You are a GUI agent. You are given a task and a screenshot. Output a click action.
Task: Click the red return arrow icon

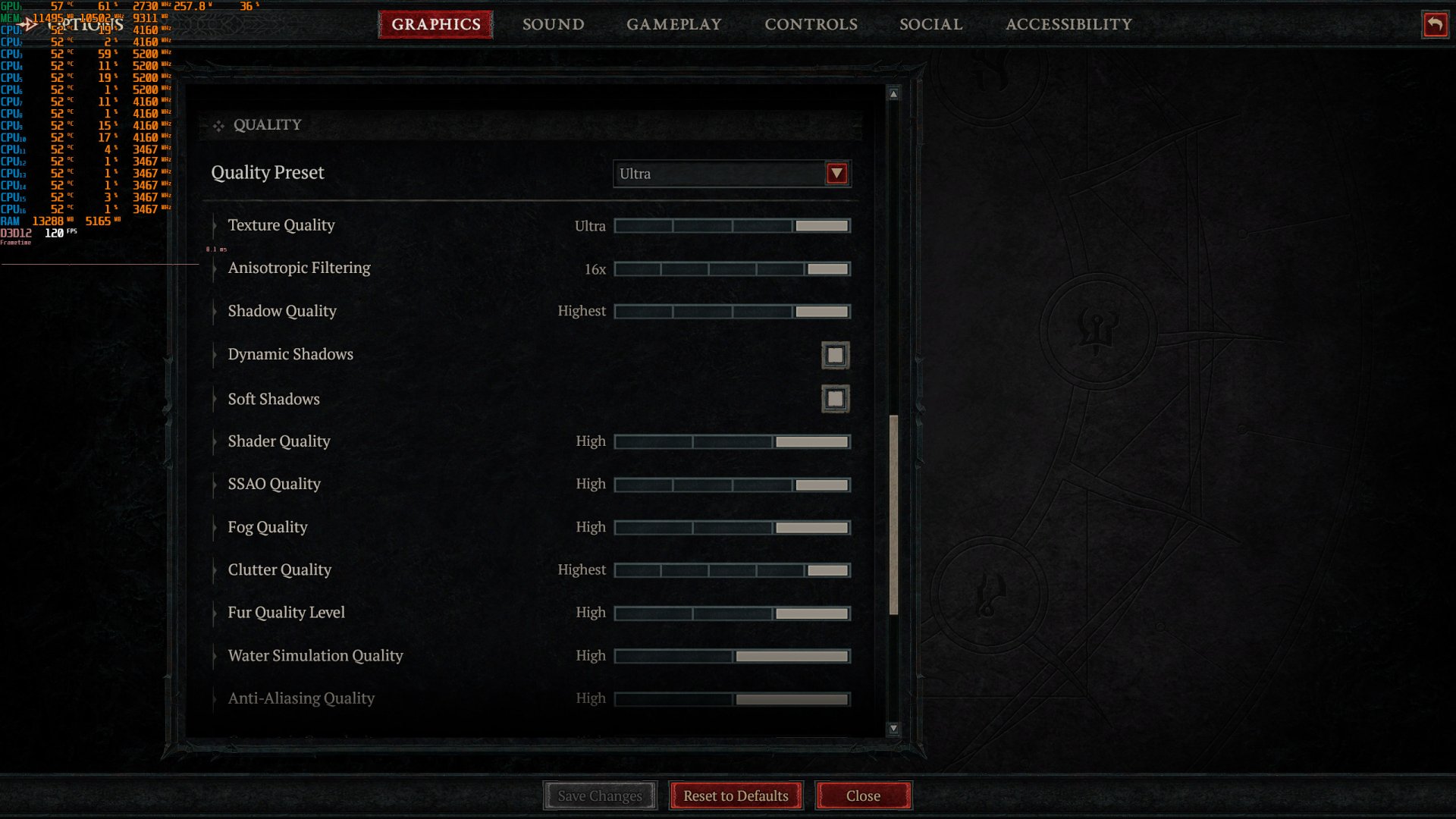pos(1436,24)
